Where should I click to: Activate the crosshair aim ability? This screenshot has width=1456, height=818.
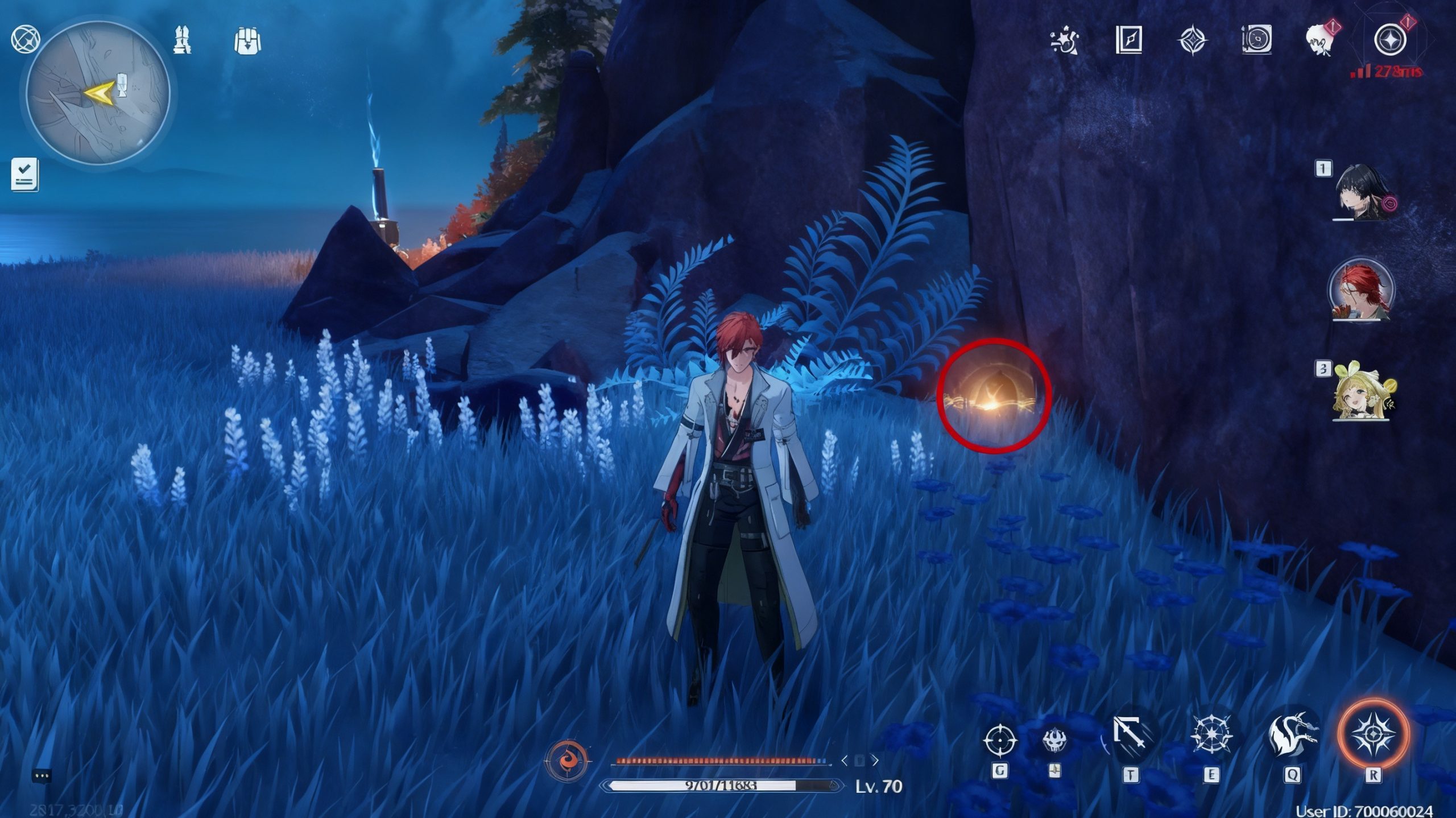[x=1000, y=740]
